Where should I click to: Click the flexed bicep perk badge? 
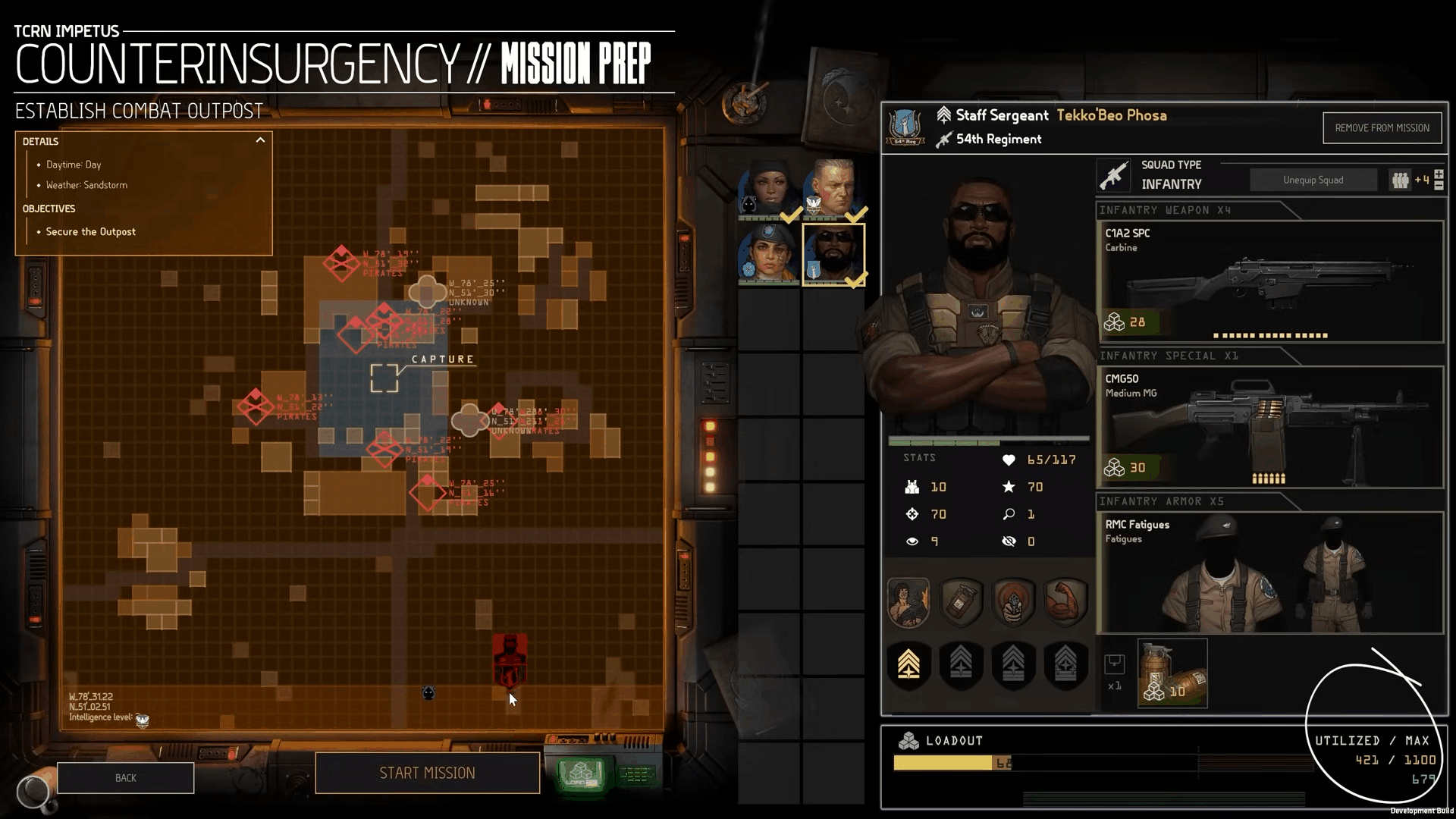pyautogui.click(x=1065, y=602)
